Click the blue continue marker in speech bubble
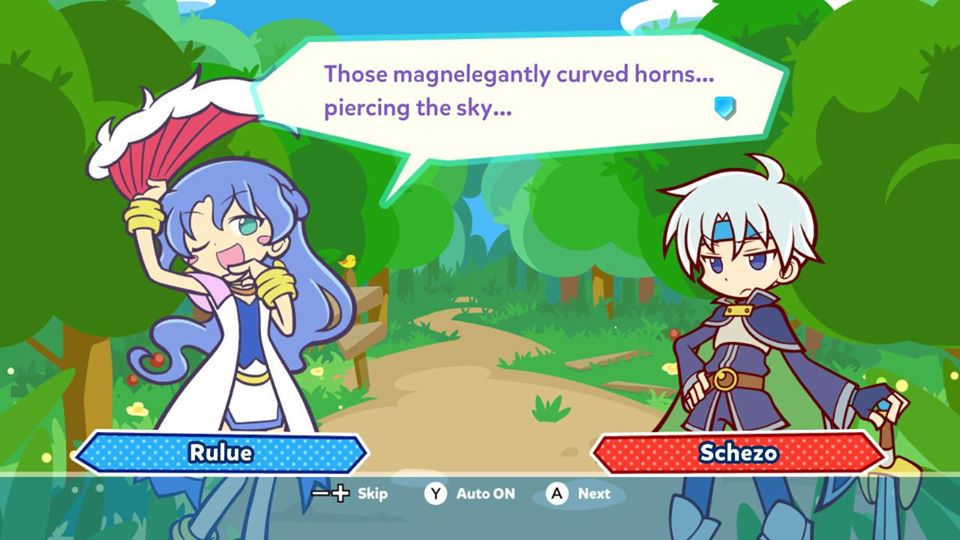960x540 pixels. [x=725, y=107]
